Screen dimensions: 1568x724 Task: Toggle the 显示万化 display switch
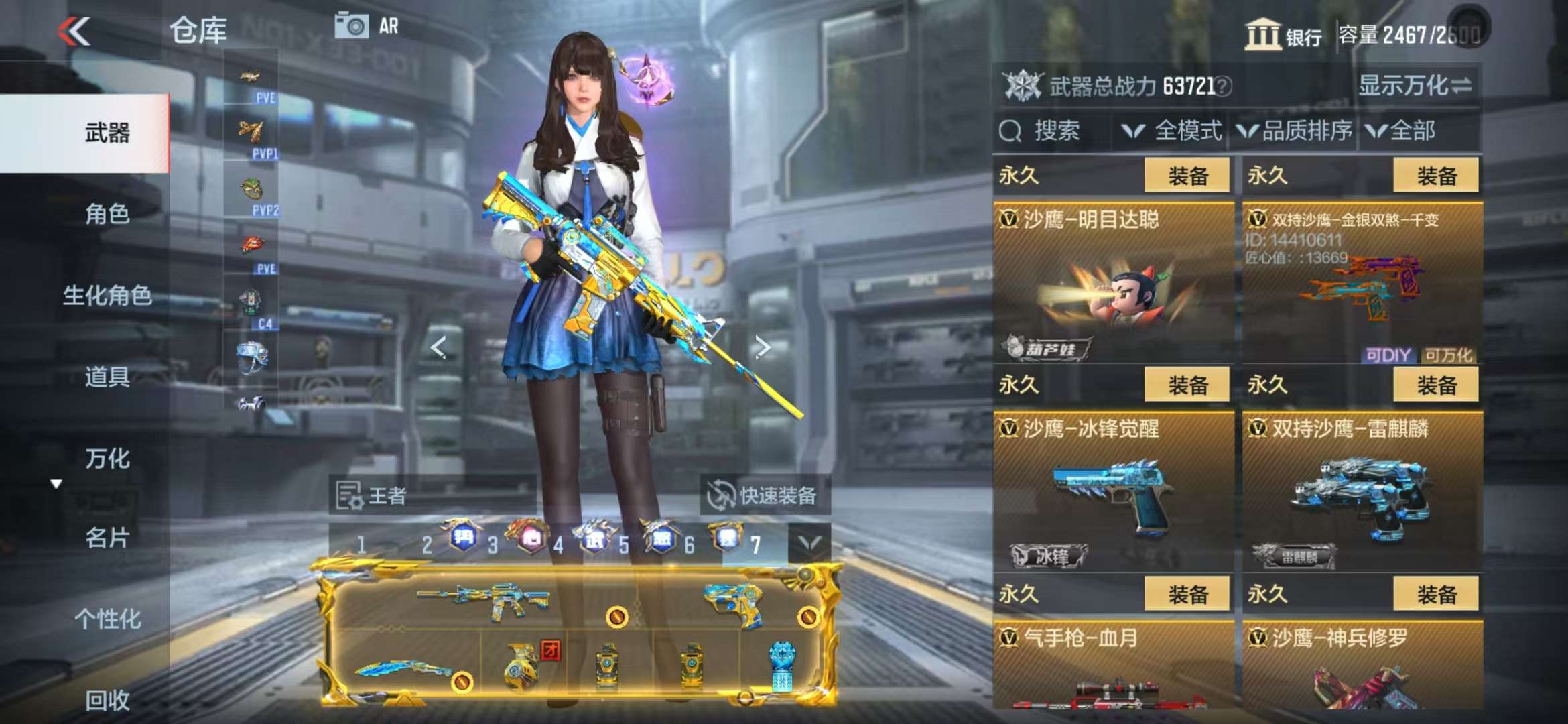pos(1415,86)
